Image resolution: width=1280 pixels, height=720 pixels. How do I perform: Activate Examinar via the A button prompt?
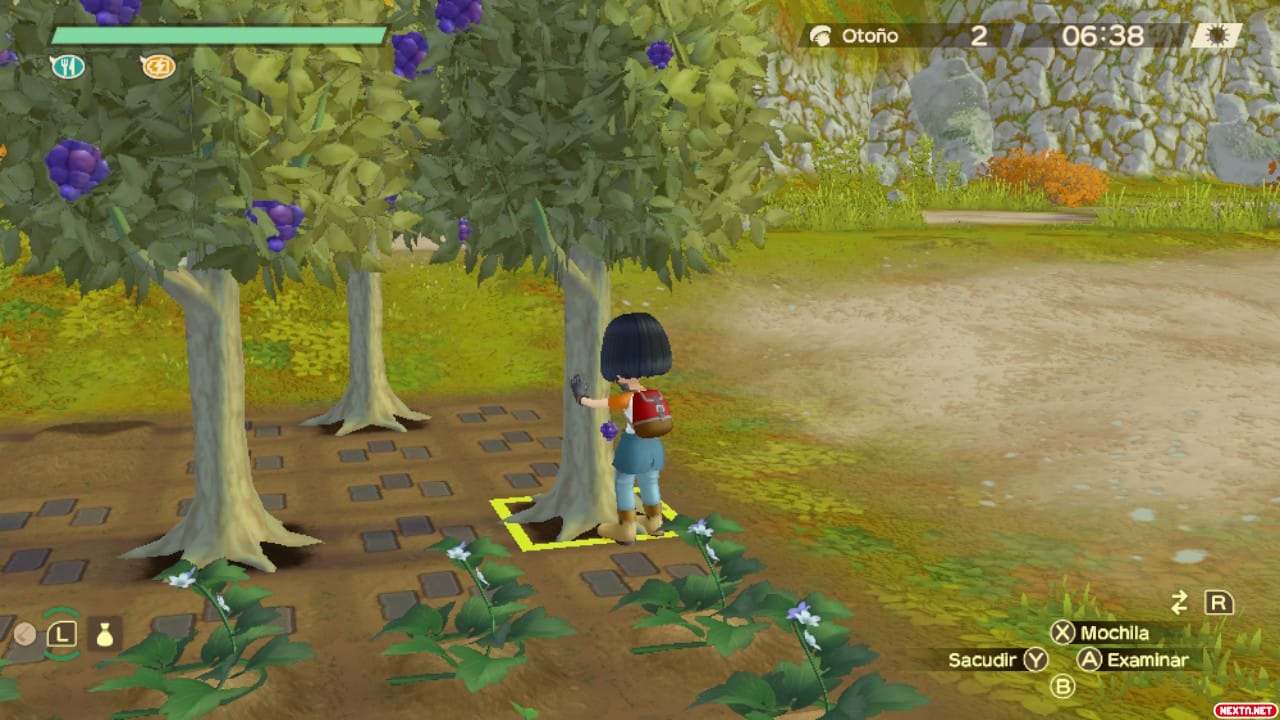click(1091, 660)
